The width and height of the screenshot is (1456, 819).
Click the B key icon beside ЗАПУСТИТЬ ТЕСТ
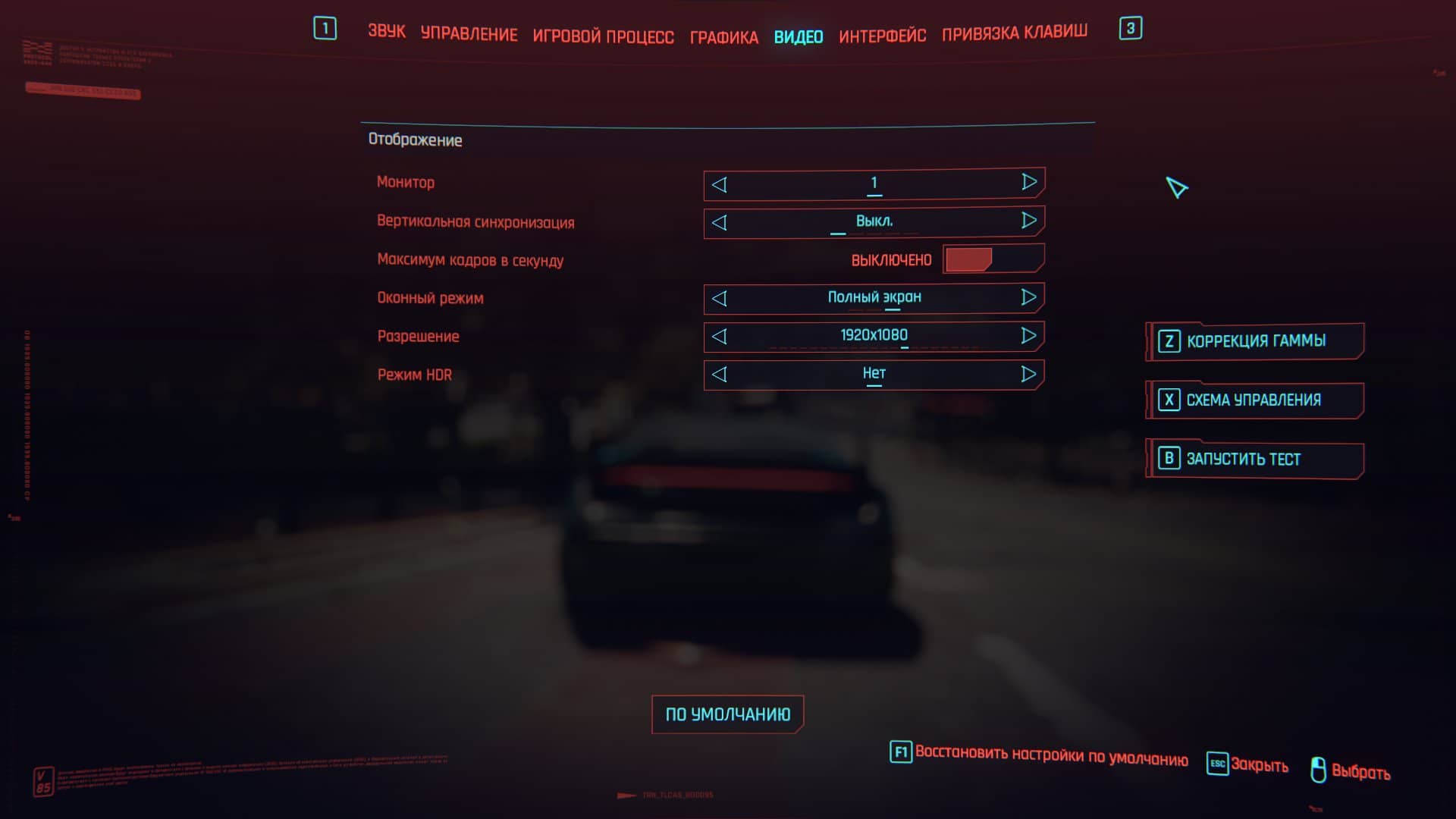pos(1168,460)
